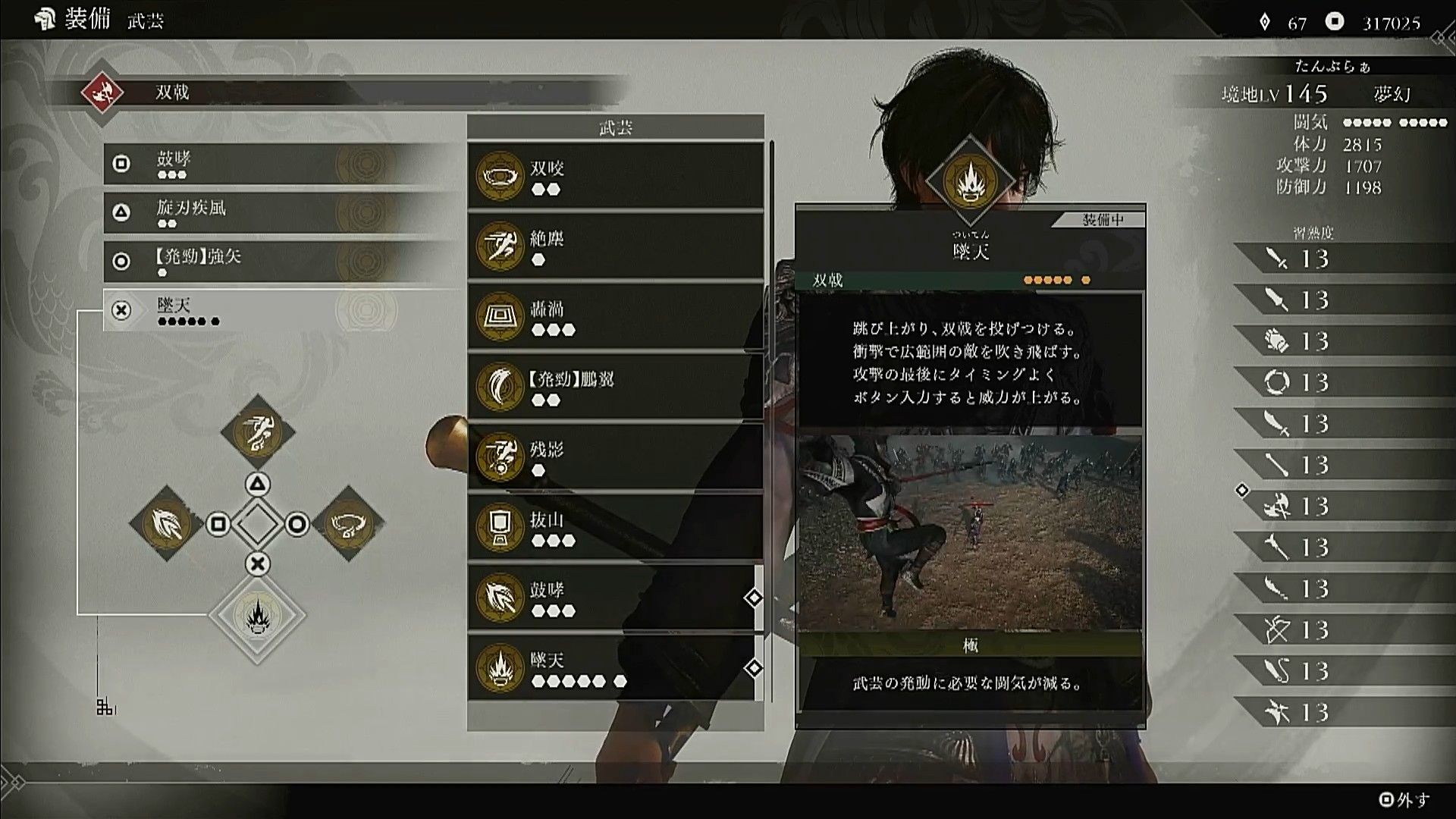Pick the 【発勁】鵬翼 battle art
The image size is (1456, 819).
coord(615,387)
